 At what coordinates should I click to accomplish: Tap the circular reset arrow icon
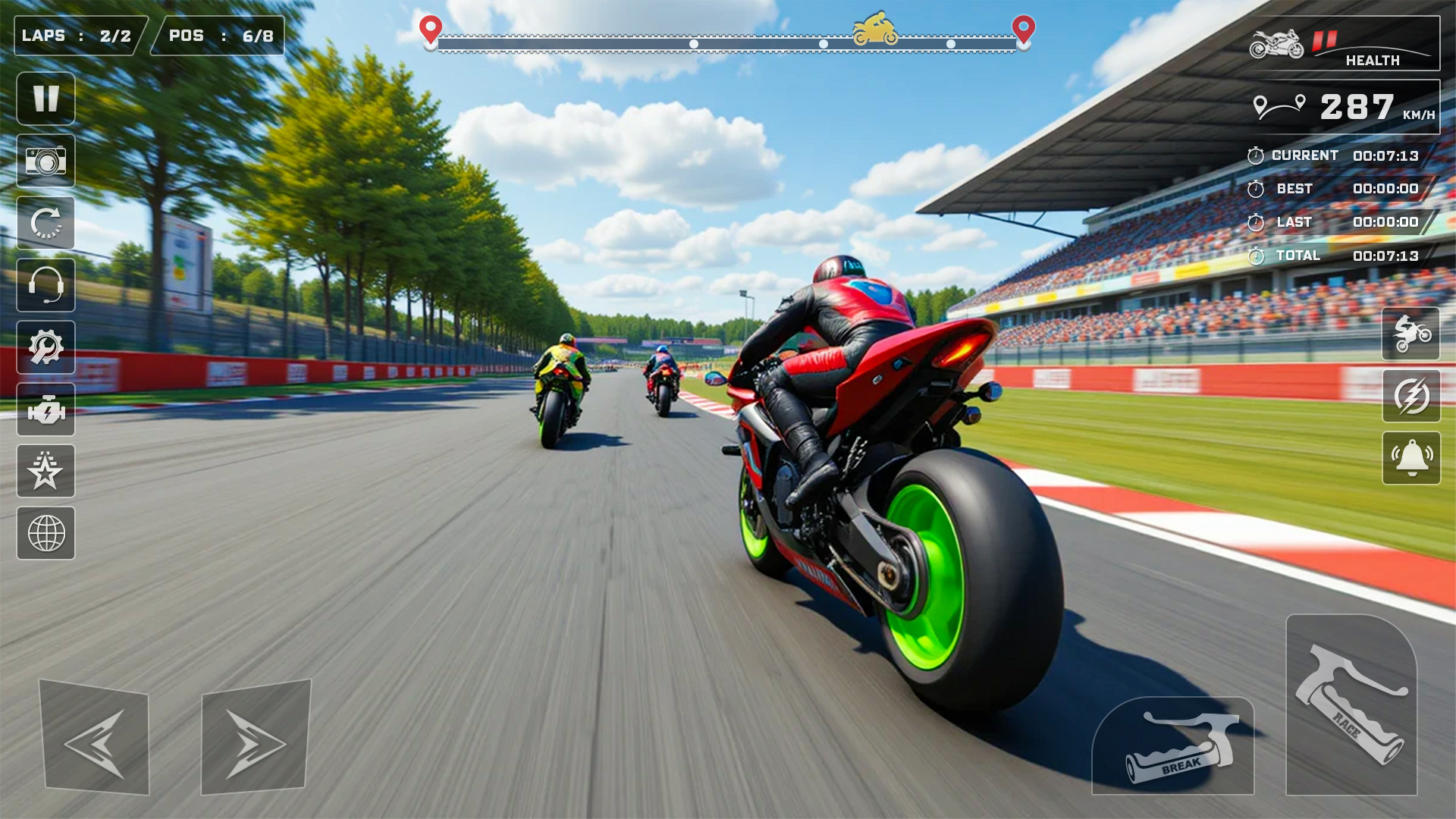pyautogui.click(x=45, y=223)
